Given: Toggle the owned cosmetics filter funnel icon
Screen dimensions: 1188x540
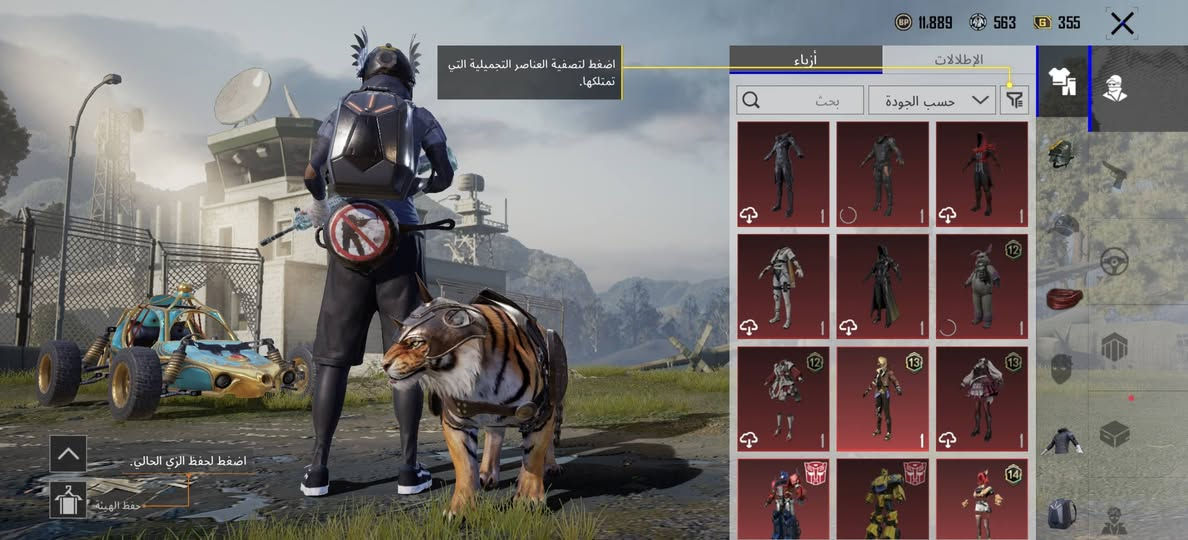Looking at the screenshot, I should point(1016,99).
